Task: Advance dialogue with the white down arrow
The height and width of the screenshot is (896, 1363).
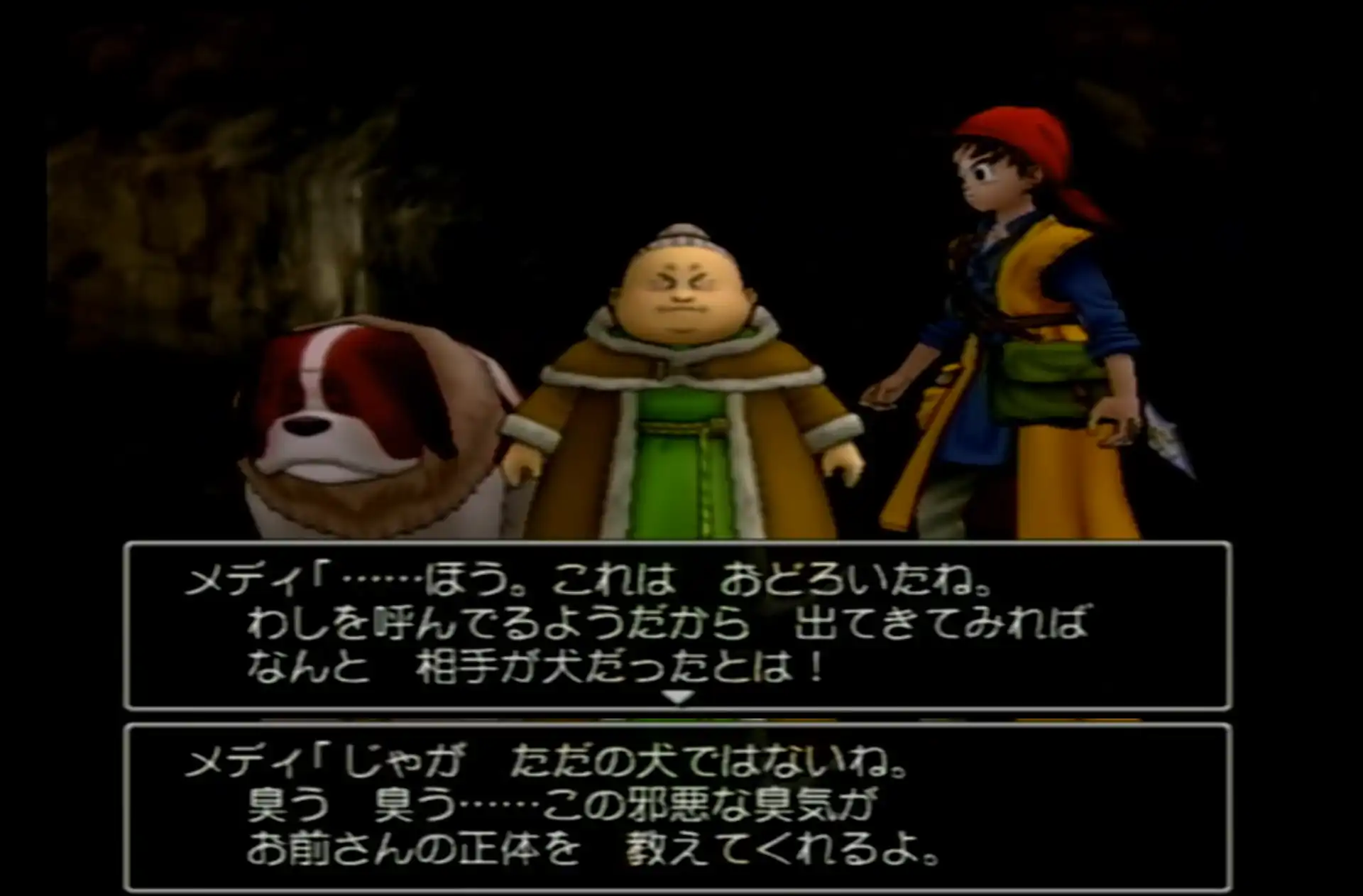Action: 678,697
